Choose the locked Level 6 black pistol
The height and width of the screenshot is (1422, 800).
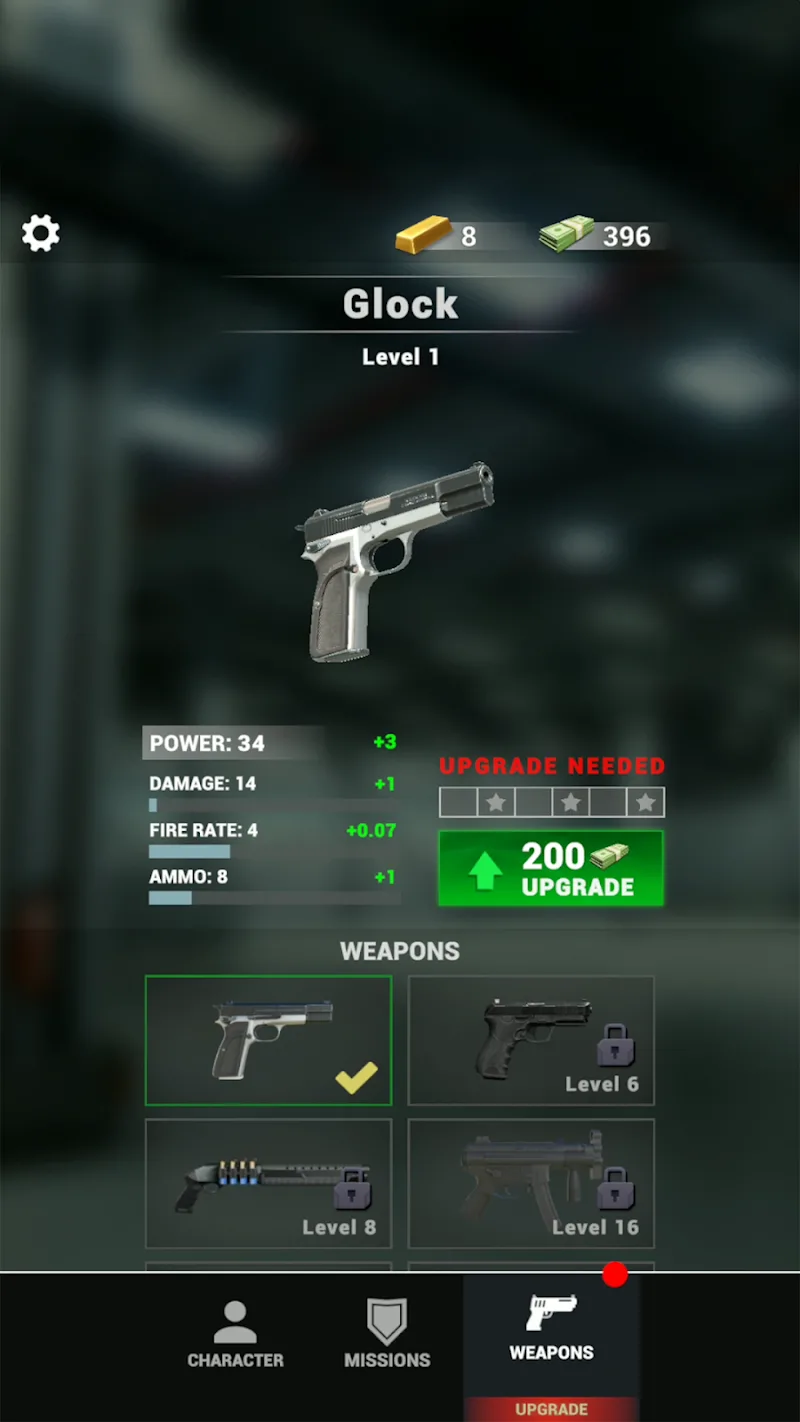(531, 1041)
